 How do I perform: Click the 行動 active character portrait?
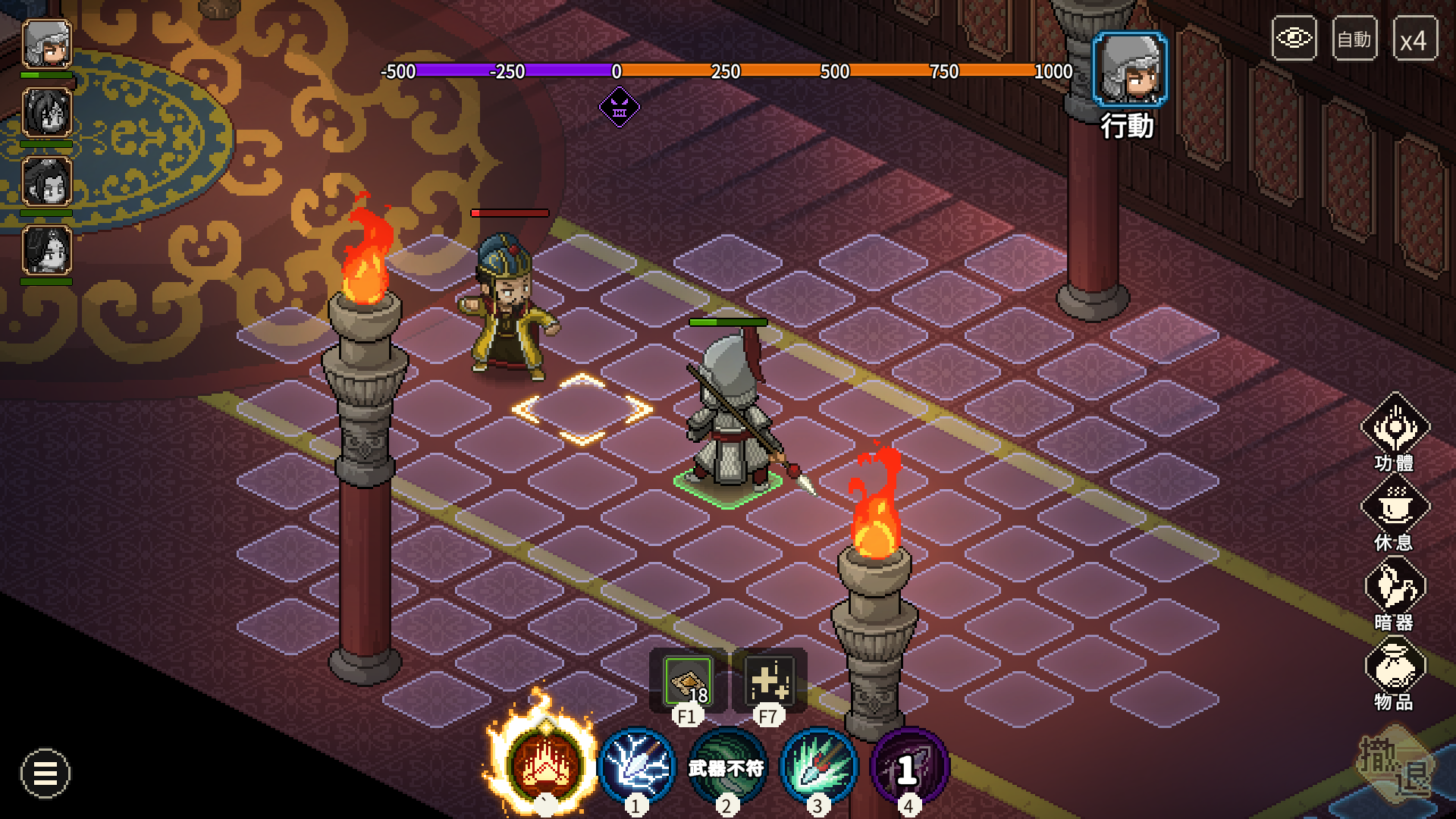point(1129,70)
